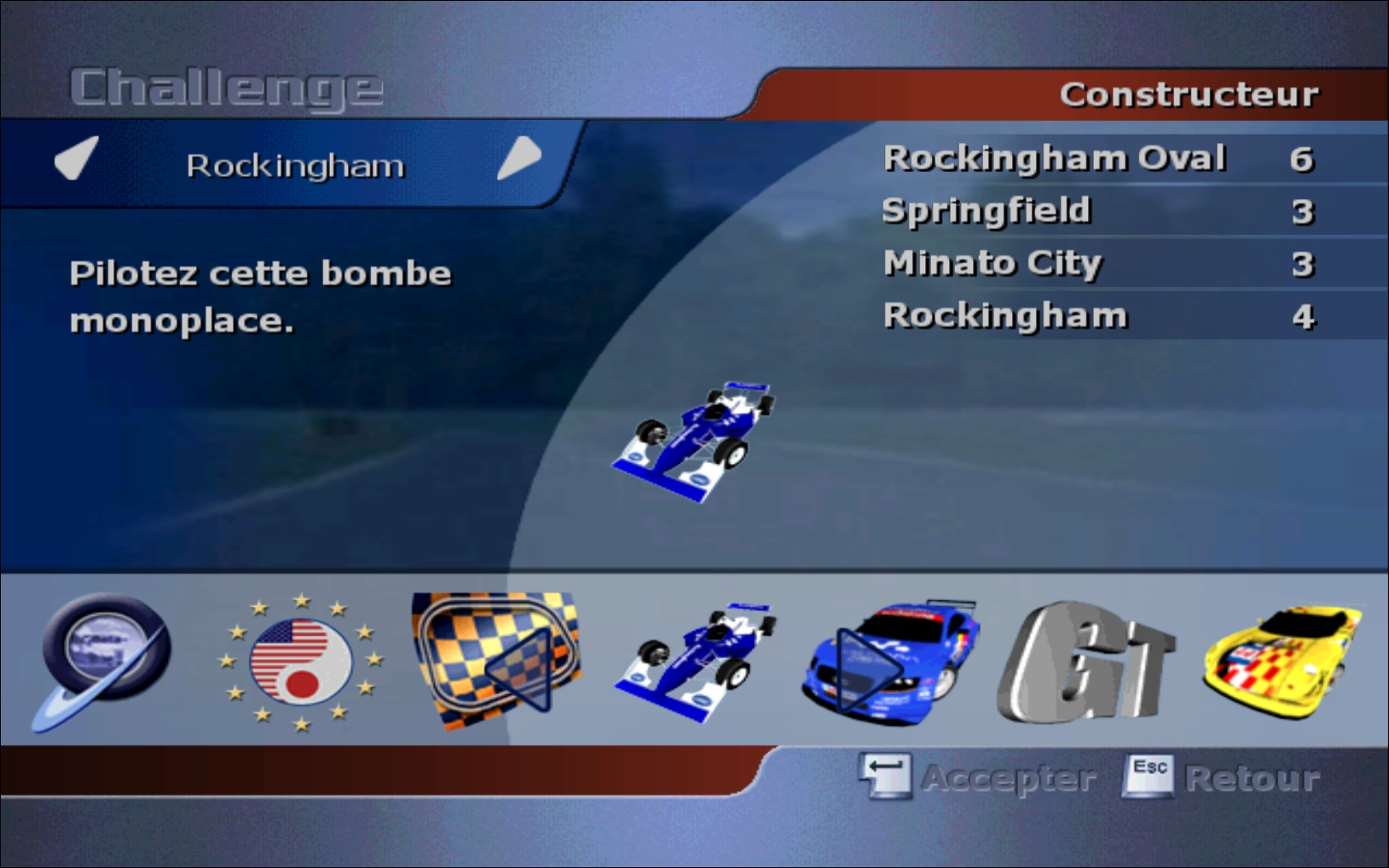Open the GT category icon
Viewport: 1389px width, 868px height.
pyautogui.click(x=1086, y=662)
